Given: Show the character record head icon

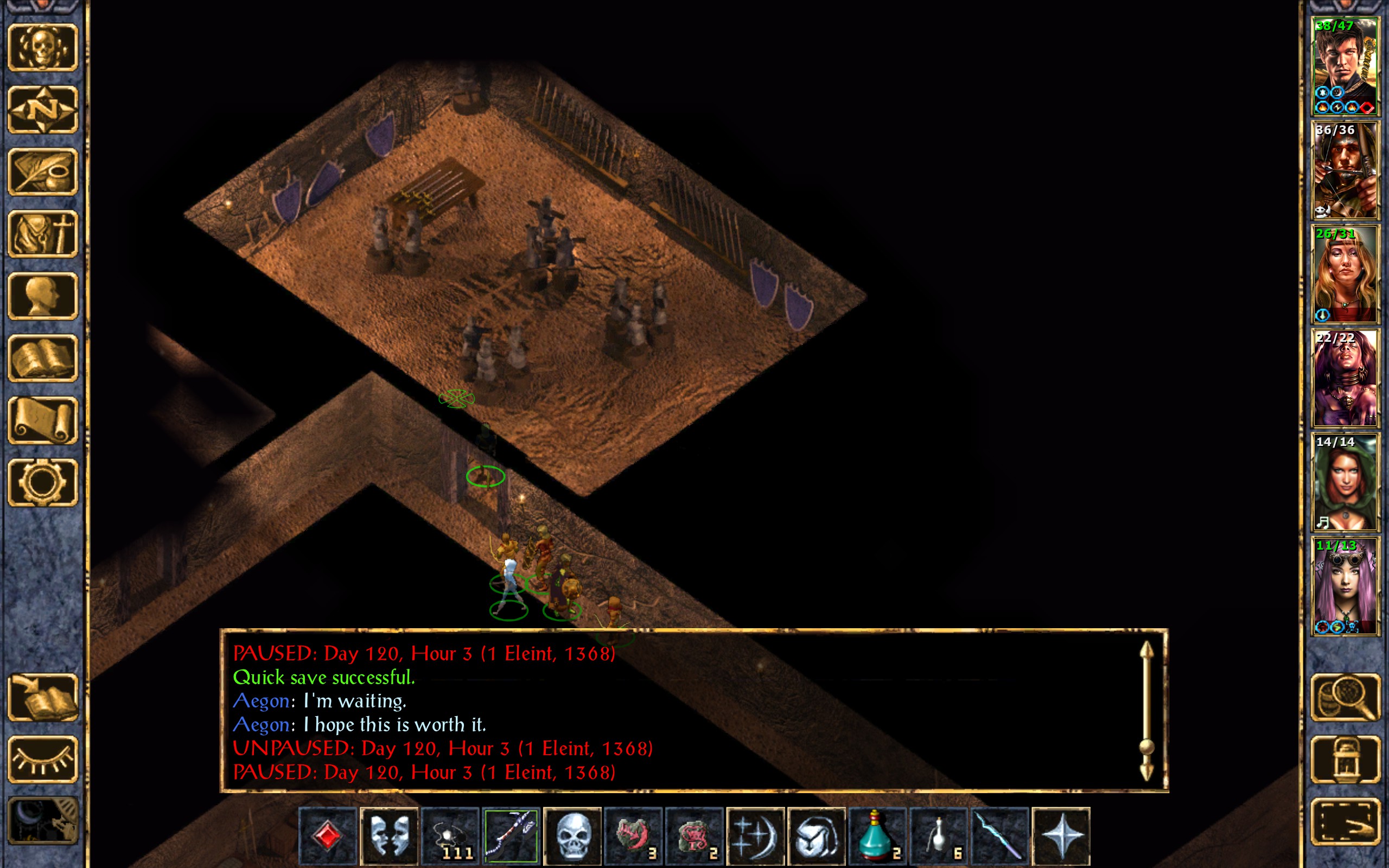Looking at the screenshot, I should coord(43,296).
